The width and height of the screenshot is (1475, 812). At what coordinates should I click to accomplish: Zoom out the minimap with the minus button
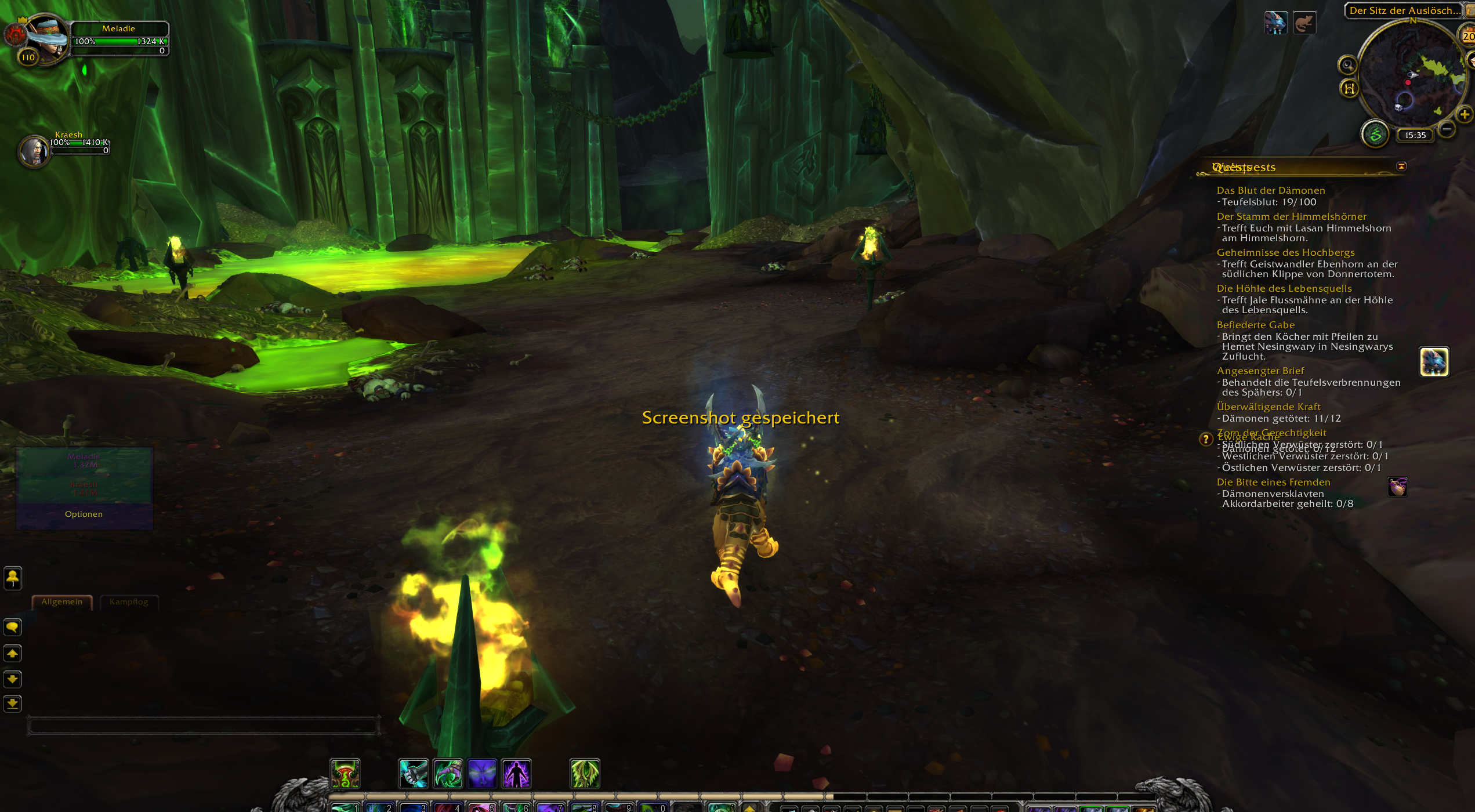click(x=1447, y=129)
